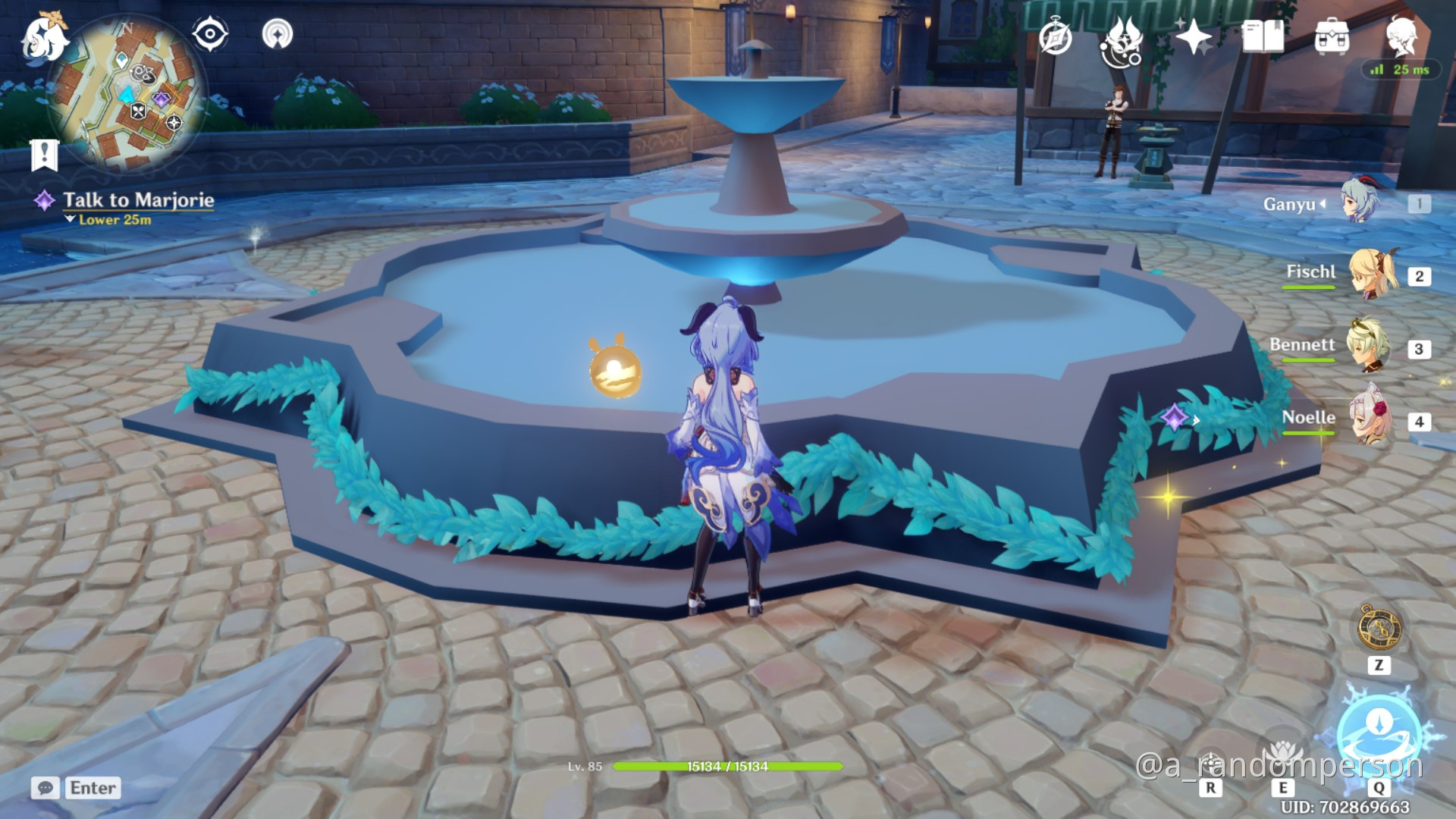Click the ping indicator showing 25 ms
This screenshot has height=819, width=1456.
tap(1401, 71)
